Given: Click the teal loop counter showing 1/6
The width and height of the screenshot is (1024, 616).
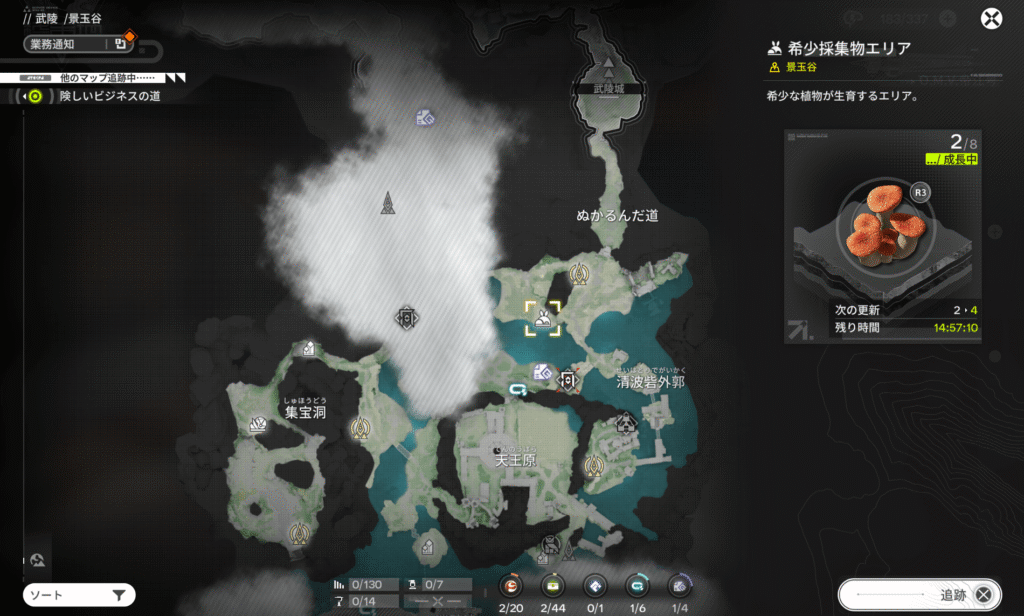Looking at the screenshot, I should [637, 587].
